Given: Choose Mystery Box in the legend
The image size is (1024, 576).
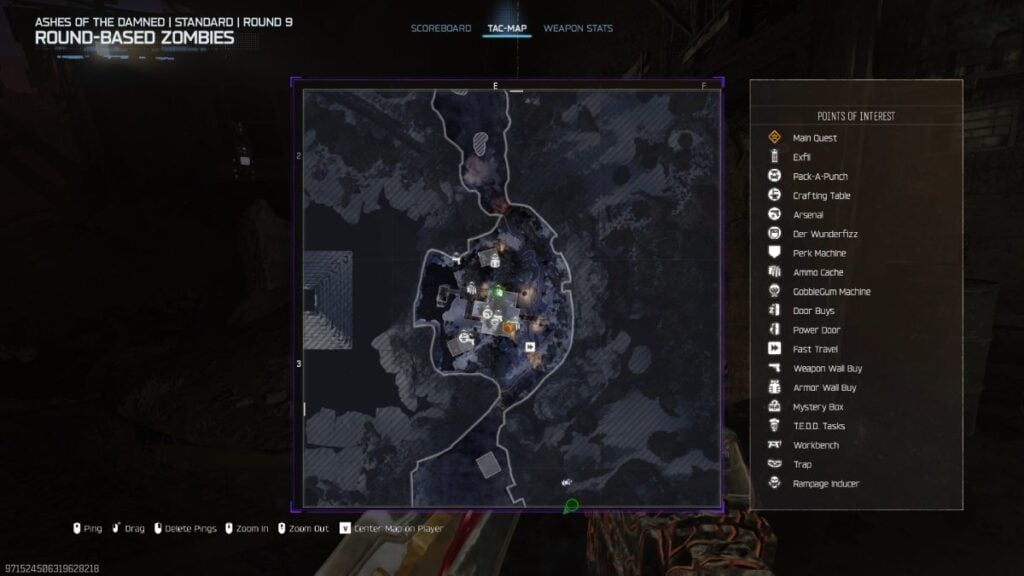Looking at the screenshot, I should tap(817, 407).
